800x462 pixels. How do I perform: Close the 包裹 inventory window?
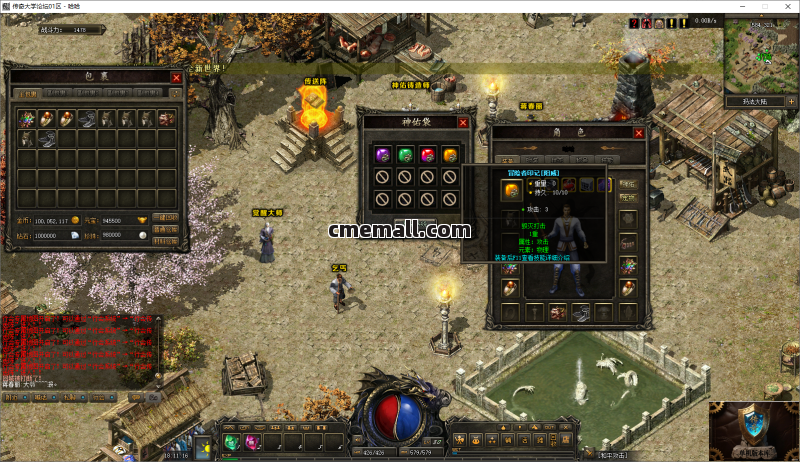(176, 77)
